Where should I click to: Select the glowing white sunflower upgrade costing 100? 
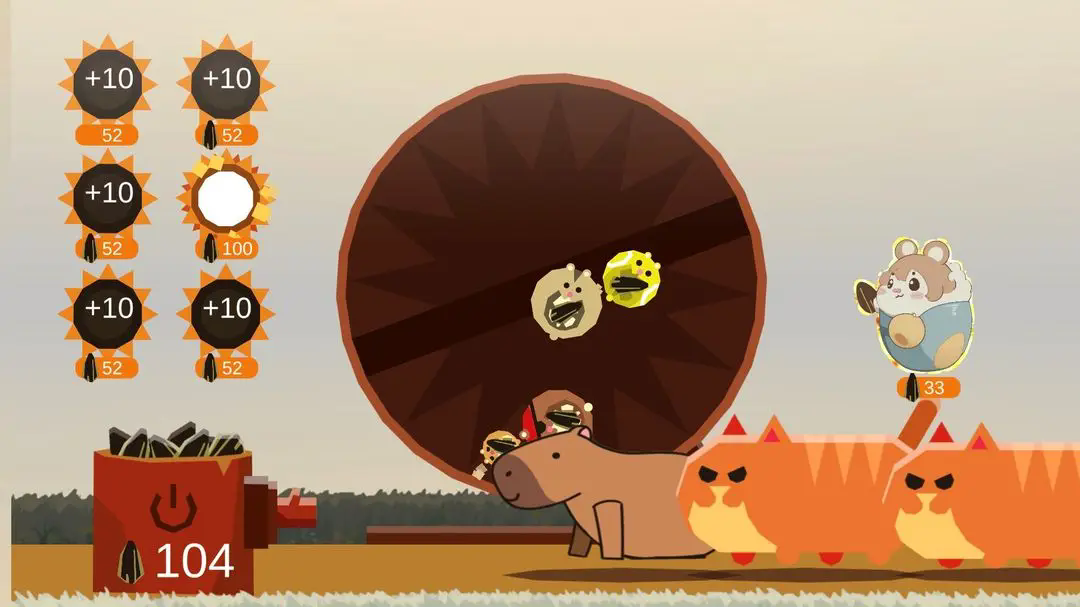[226, 199]
